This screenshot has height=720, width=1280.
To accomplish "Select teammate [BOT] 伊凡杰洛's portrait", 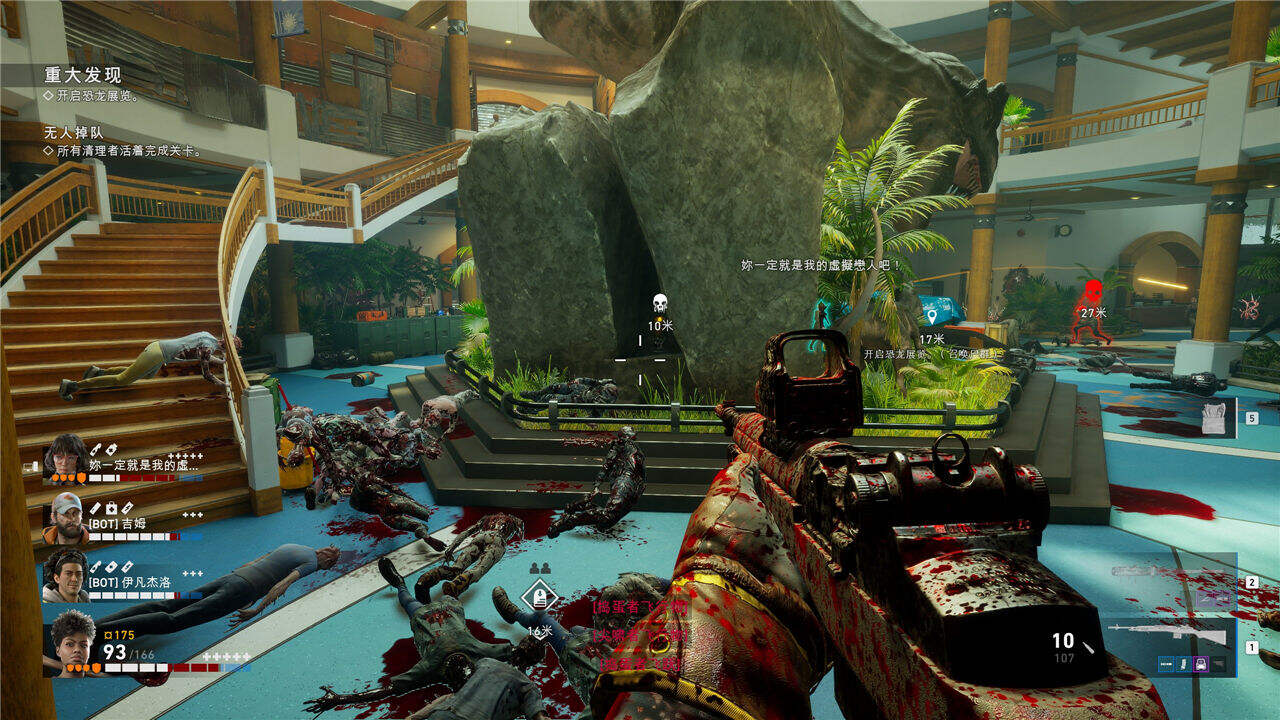I will (x=66, y=575).
